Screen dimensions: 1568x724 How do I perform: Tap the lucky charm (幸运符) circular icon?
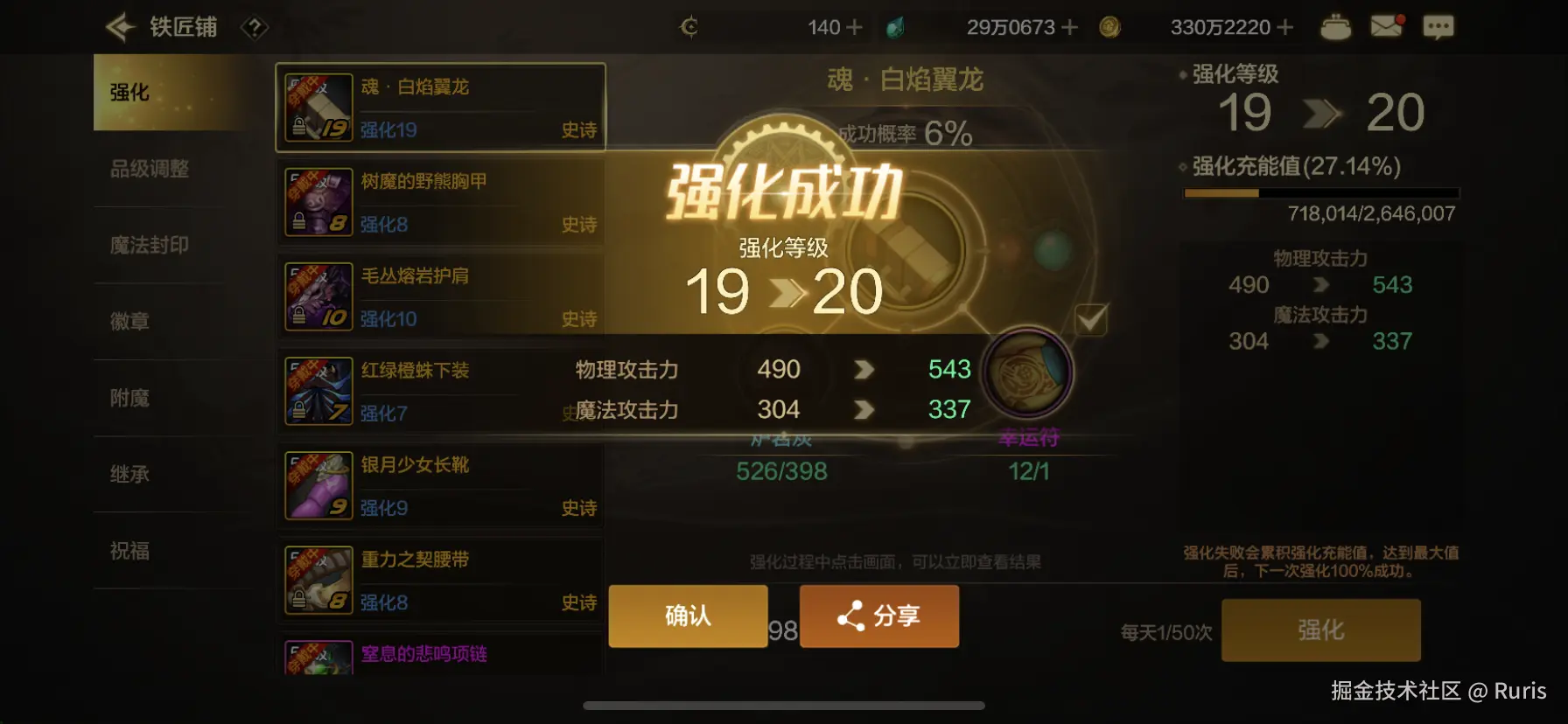click(1027, 372)
